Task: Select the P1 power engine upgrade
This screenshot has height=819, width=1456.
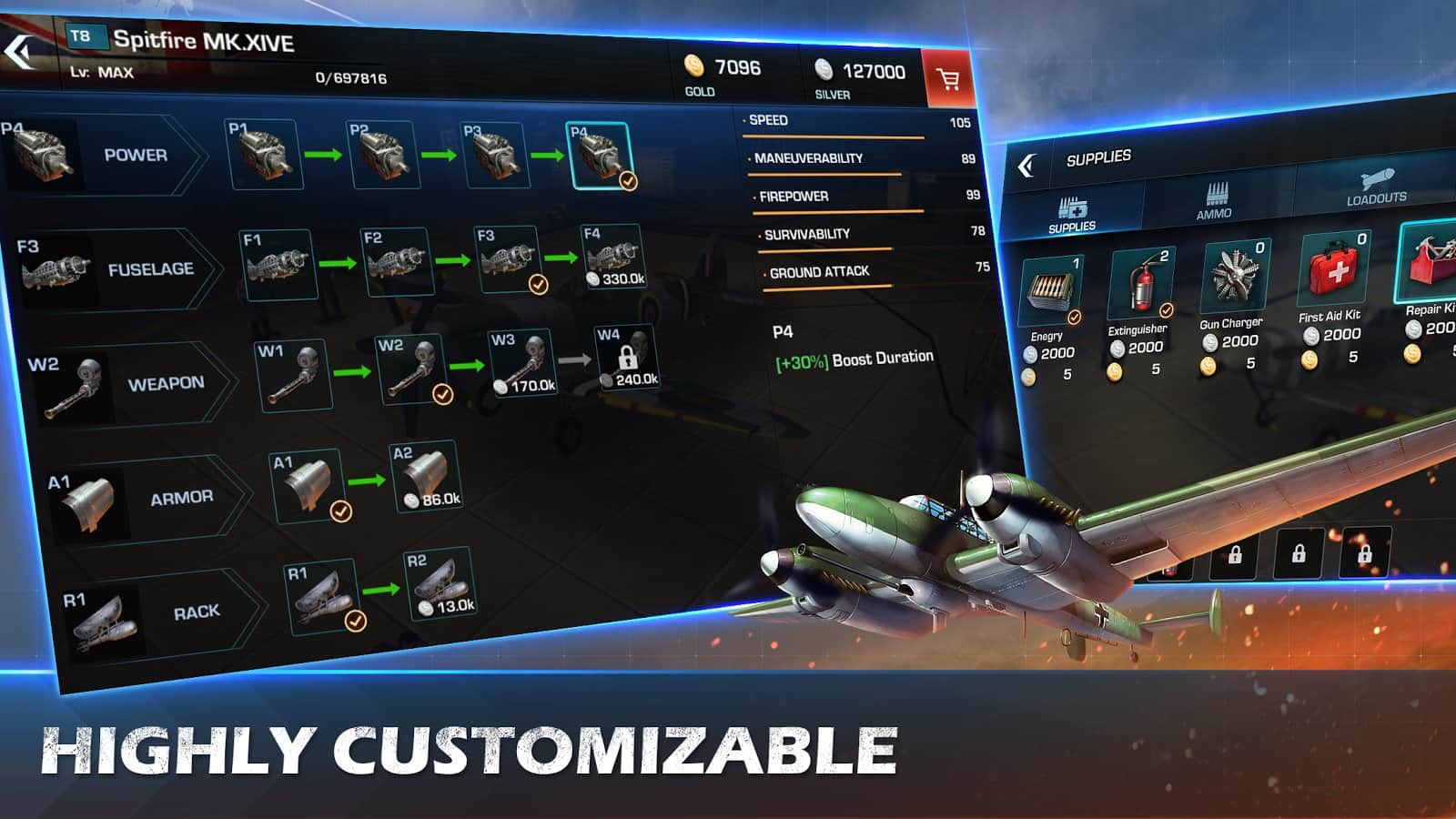Action: 264,155
